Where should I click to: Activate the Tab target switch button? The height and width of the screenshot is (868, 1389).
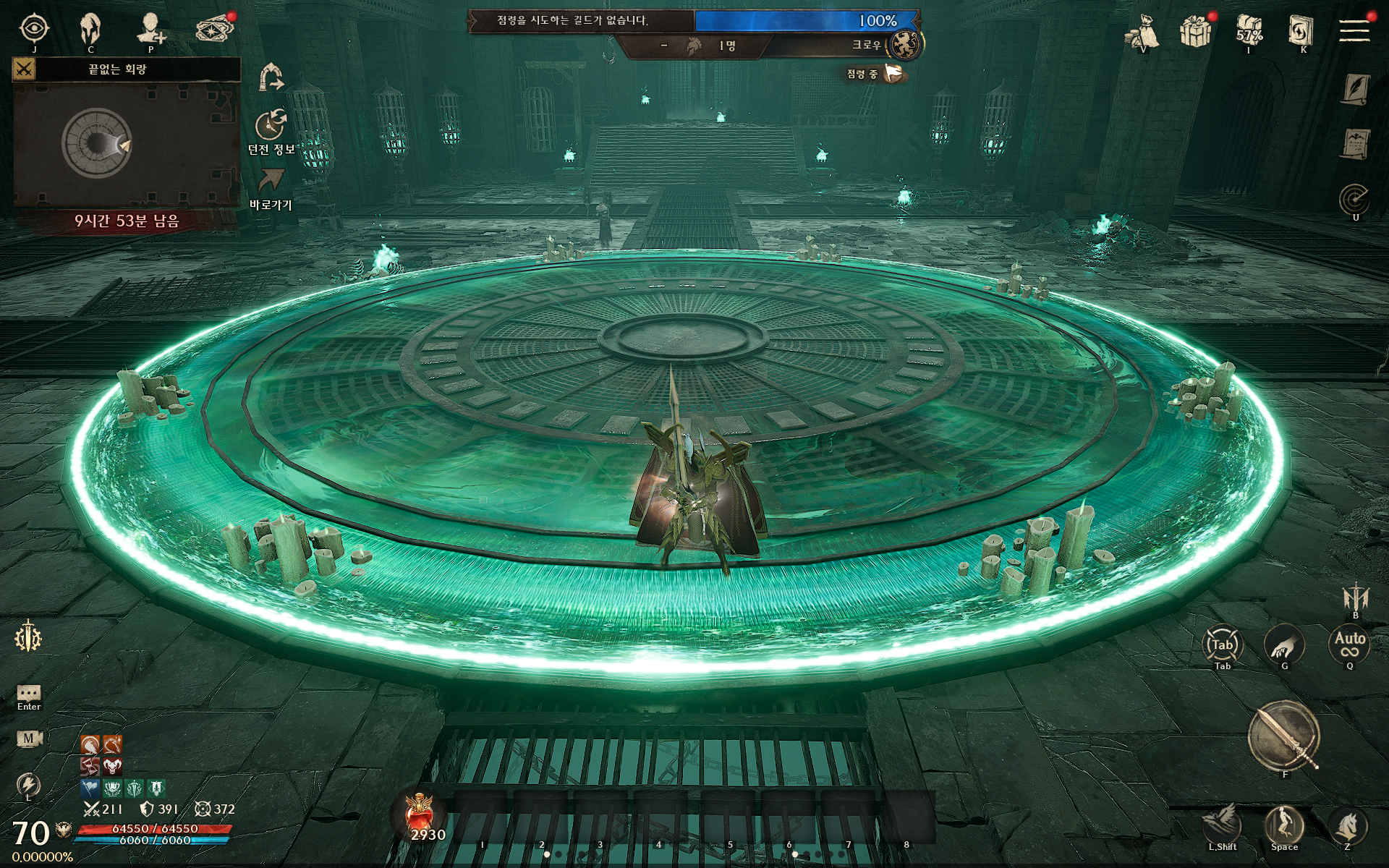coord(1223,644)
